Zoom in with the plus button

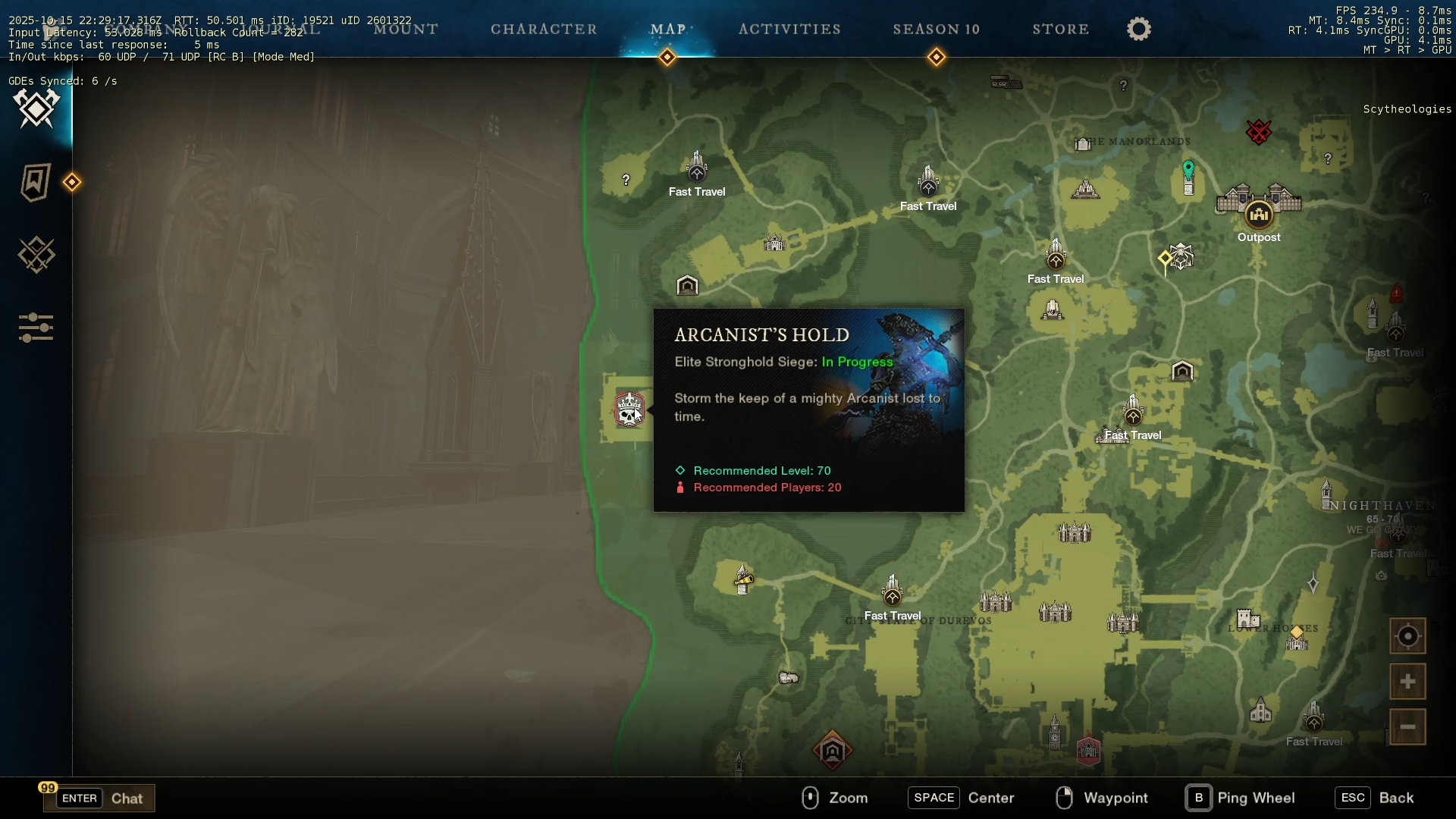(x=1407, y=682)
